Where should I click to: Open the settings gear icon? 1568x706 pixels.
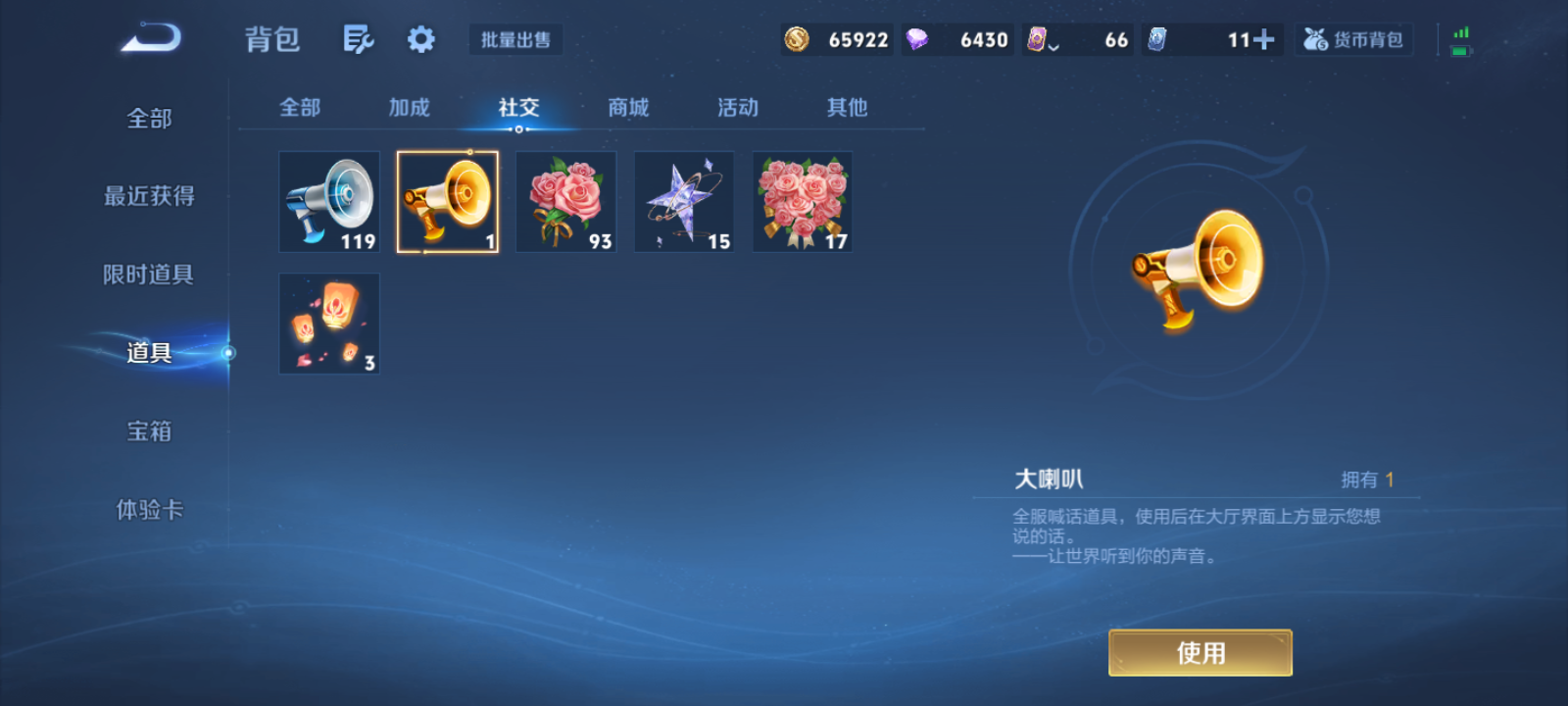420,37
